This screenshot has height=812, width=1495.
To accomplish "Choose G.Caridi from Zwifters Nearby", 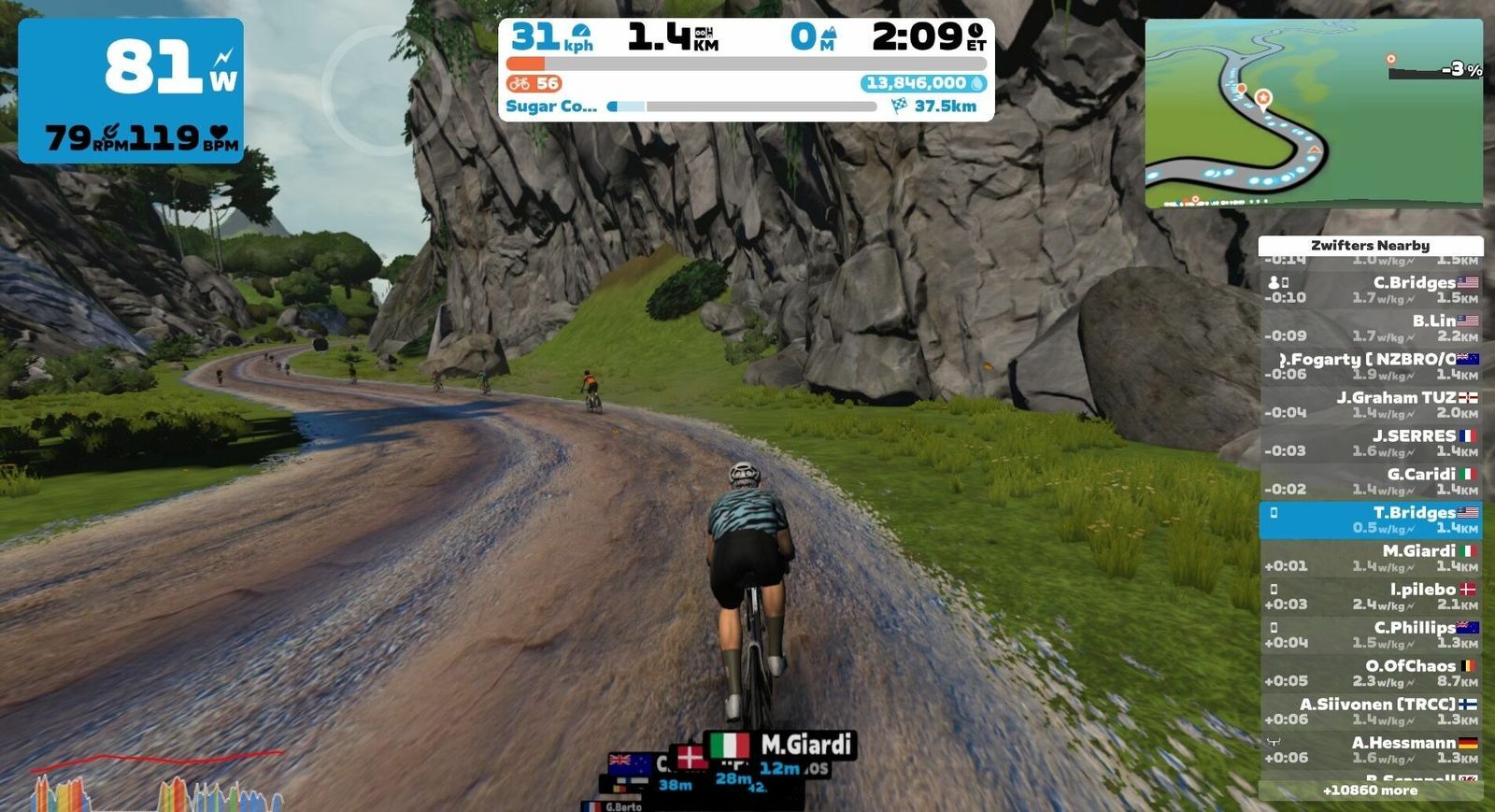I will (1371, 481).
